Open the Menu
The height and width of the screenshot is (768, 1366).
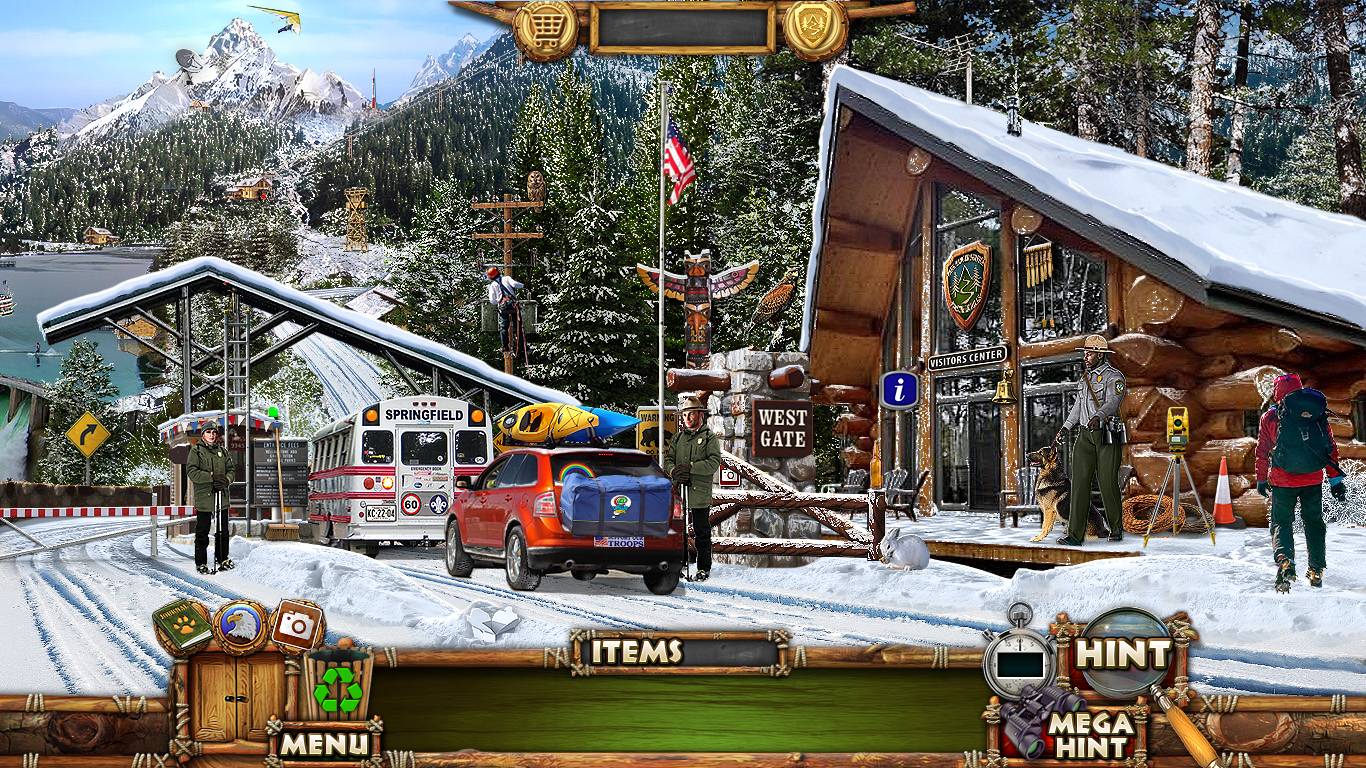click(x=324, y=743)
